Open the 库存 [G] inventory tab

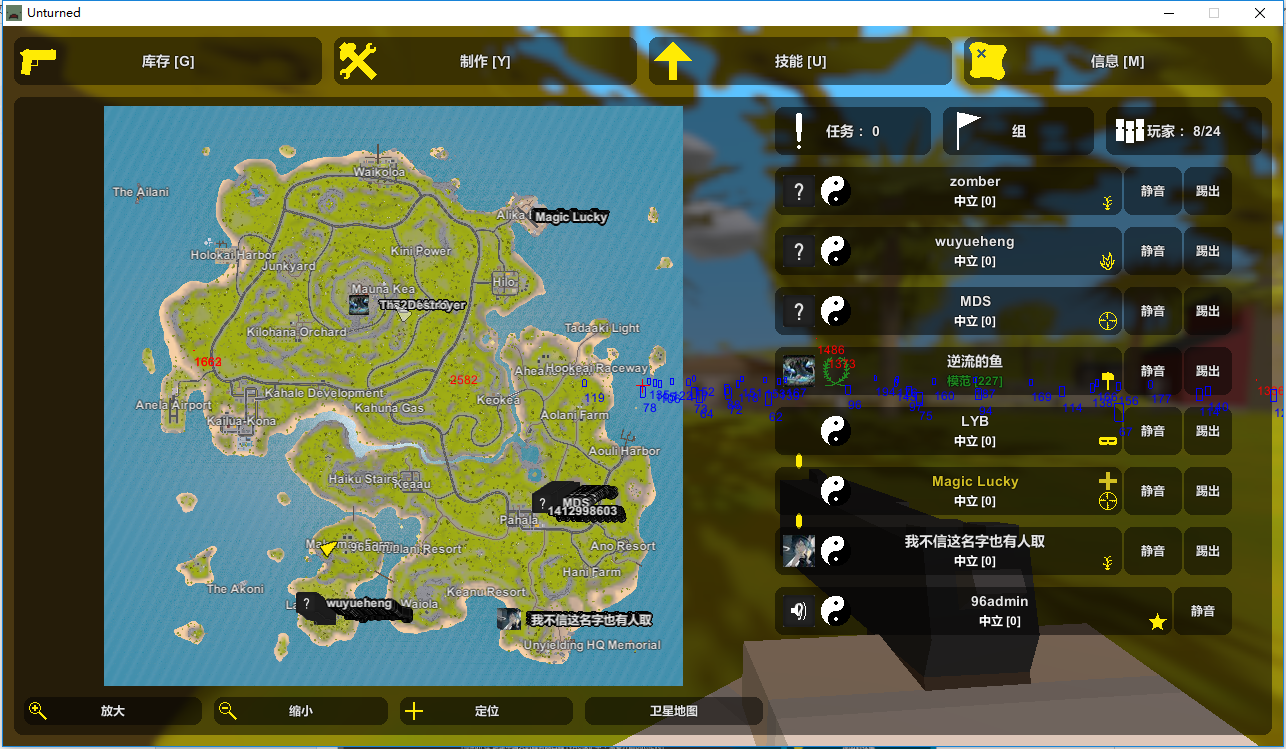coord(168,61)
